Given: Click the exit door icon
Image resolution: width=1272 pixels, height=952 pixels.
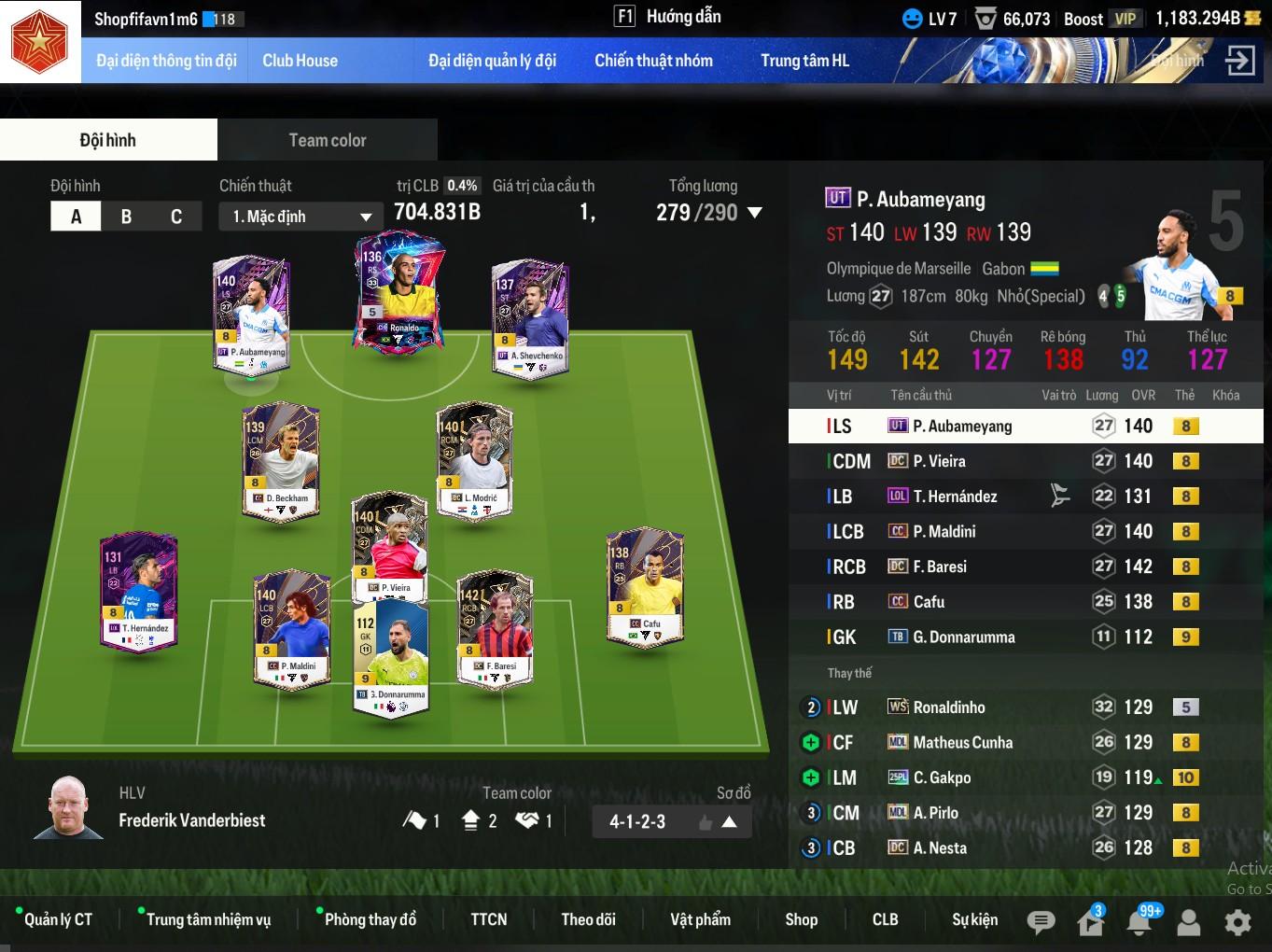Looking at the screenshot, I should coord(1239,61).
